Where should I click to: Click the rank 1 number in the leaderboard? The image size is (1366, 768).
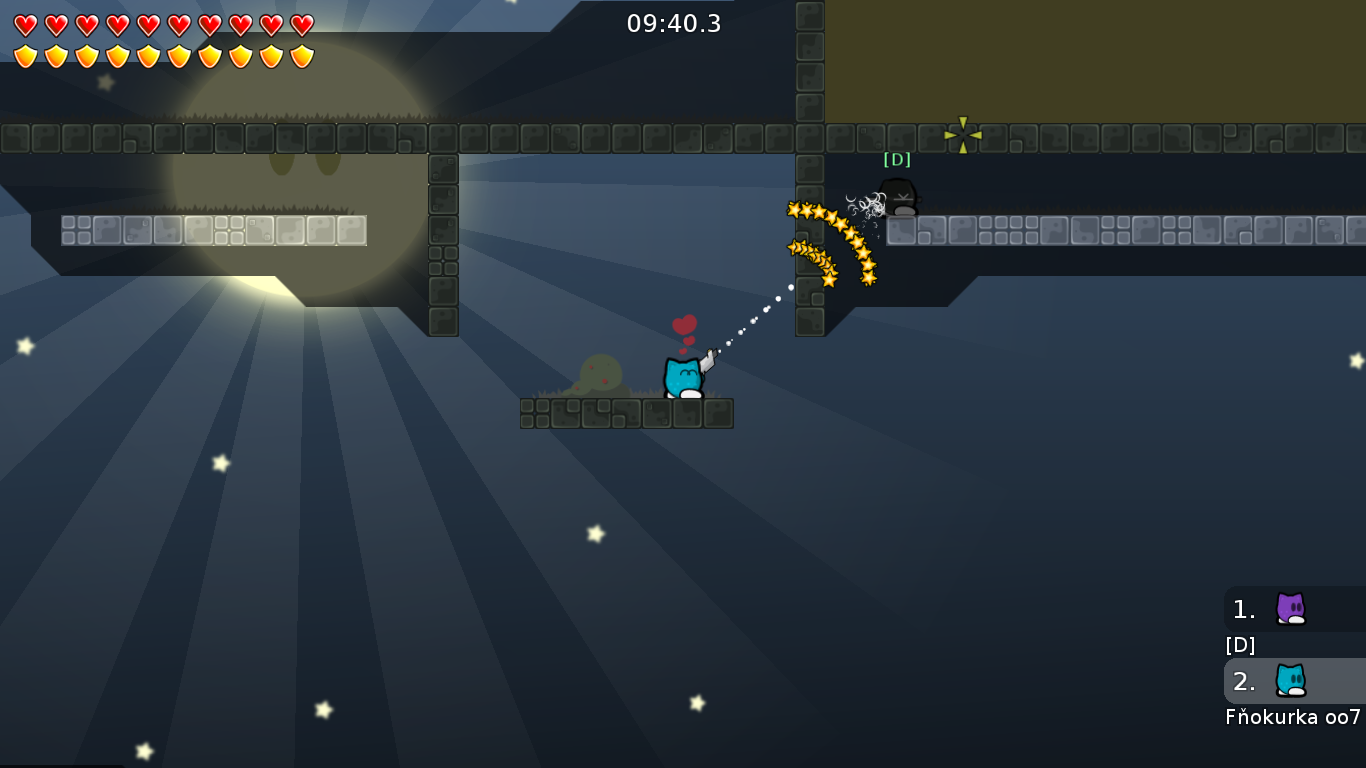[x=1243, y=609]
